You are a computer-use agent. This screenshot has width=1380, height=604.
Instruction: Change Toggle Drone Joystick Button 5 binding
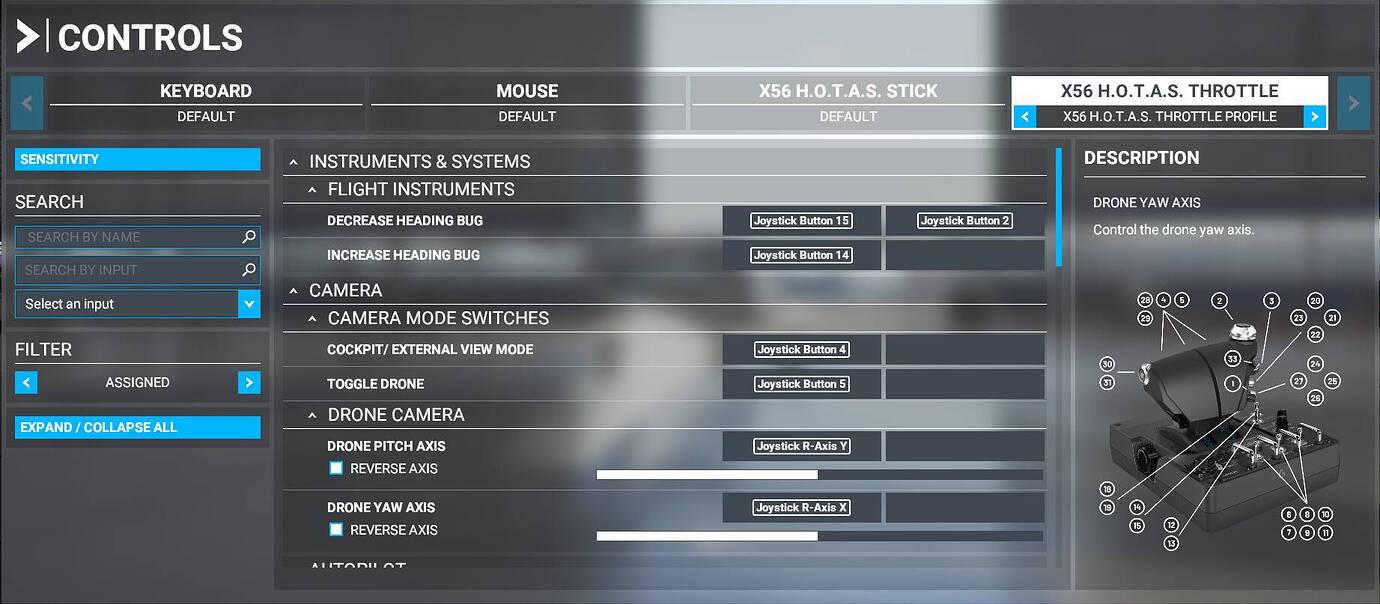801,384
